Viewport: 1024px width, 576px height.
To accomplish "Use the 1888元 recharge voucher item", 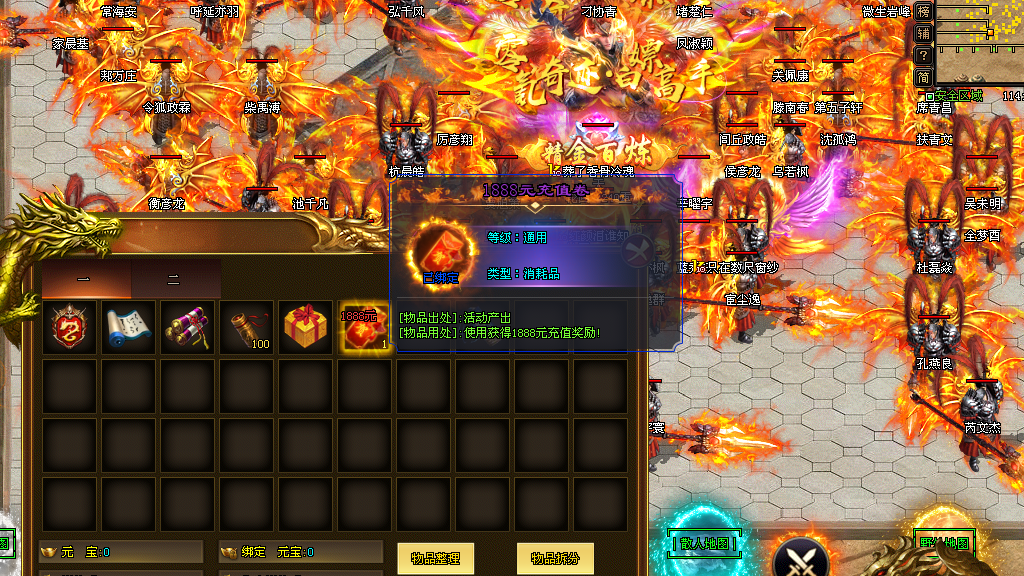I will point(365,327).
